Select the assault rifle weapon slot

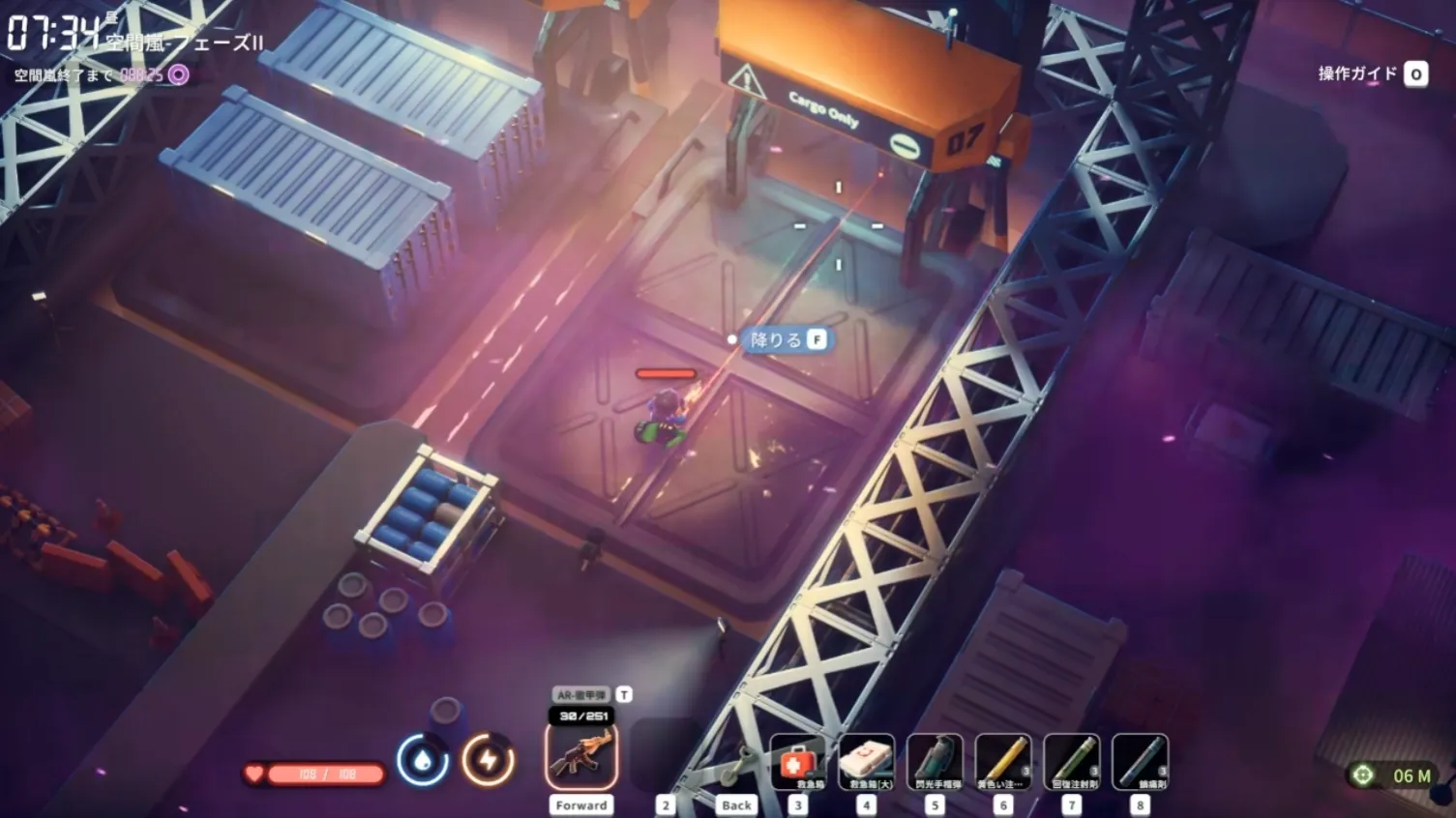(581, 756)
